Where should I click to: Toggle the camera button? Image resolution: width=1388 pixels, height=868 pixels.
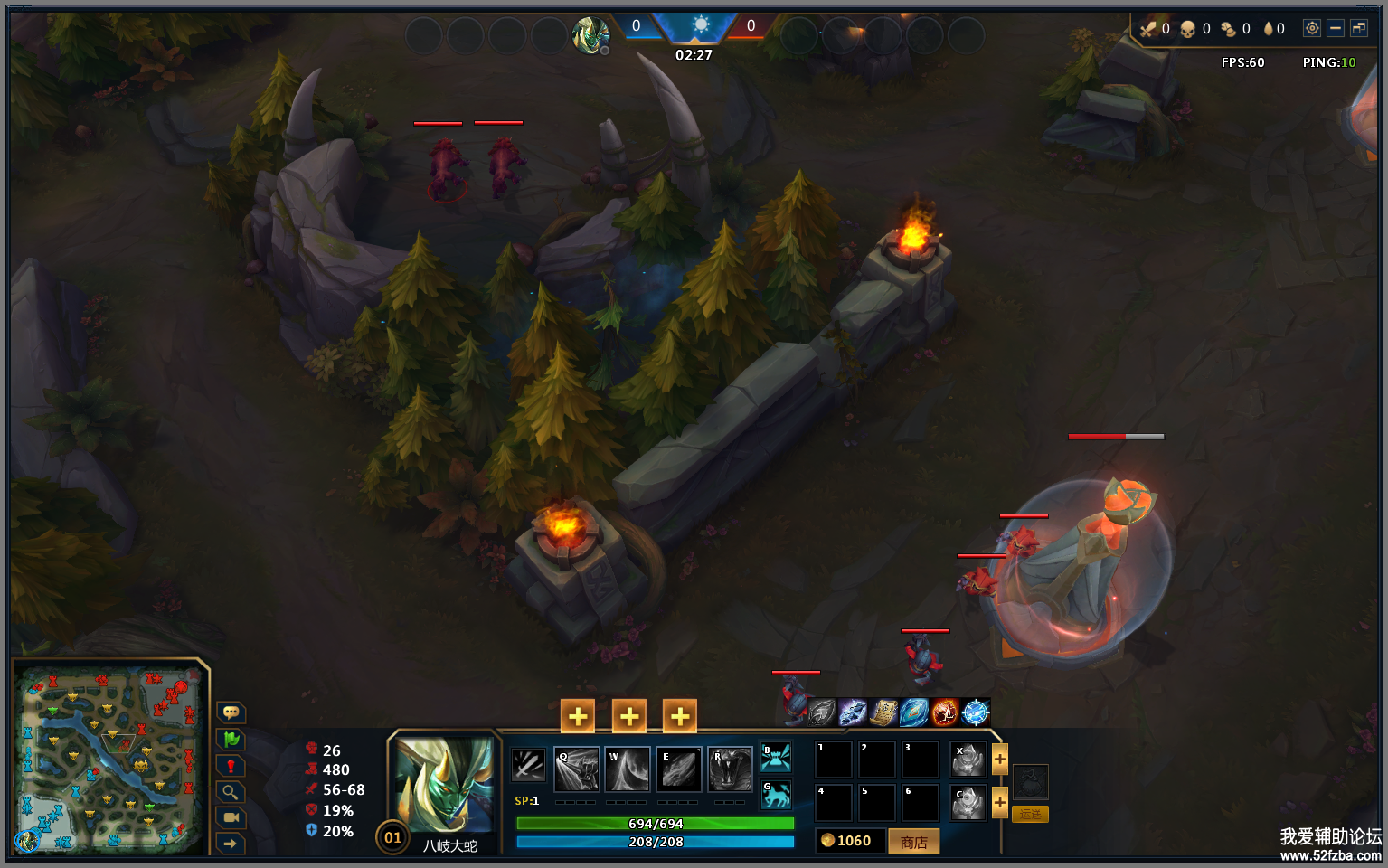pyautogui.click(x=231, y=817)
